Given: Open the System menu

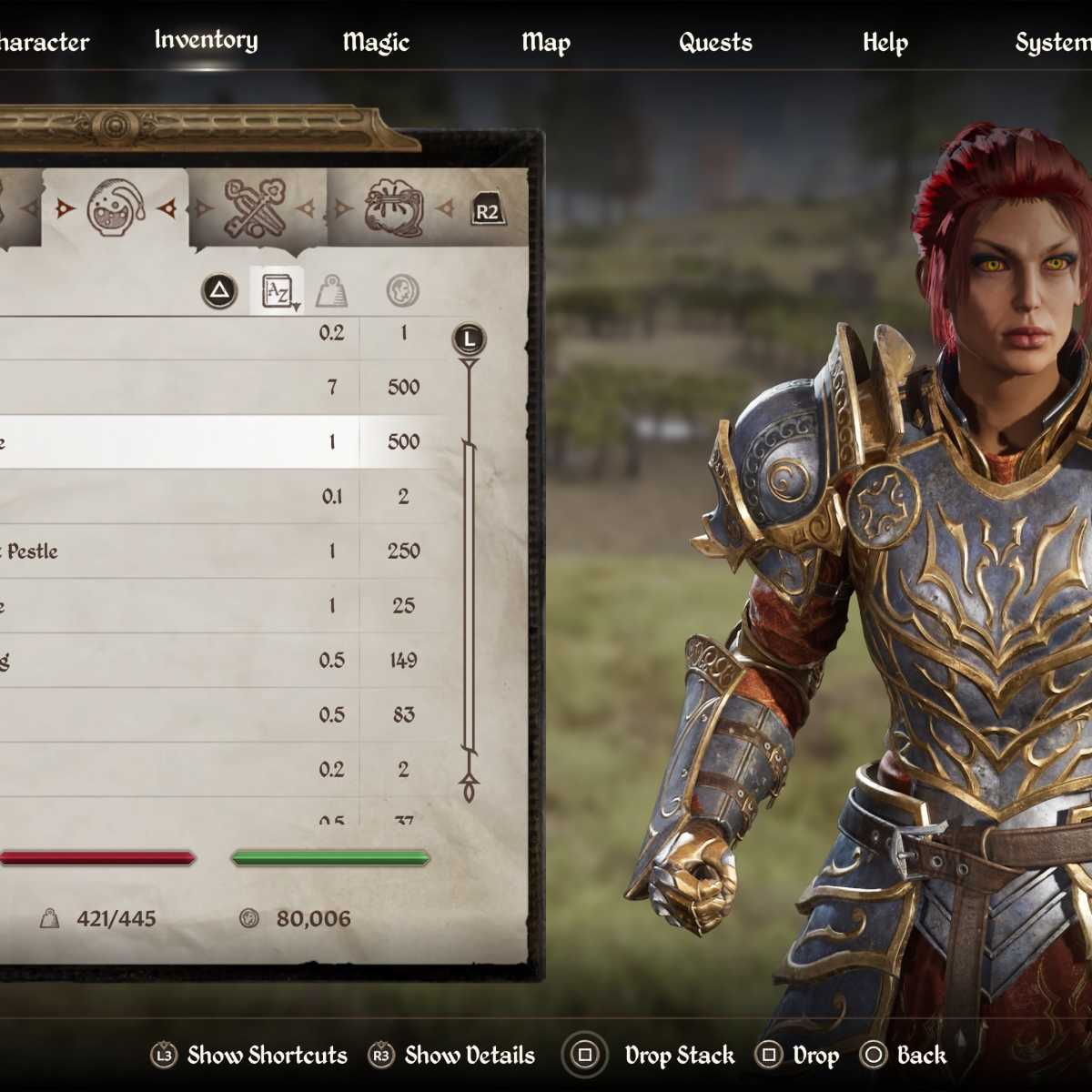Looking at the screenshot, I should [1053, 42].
